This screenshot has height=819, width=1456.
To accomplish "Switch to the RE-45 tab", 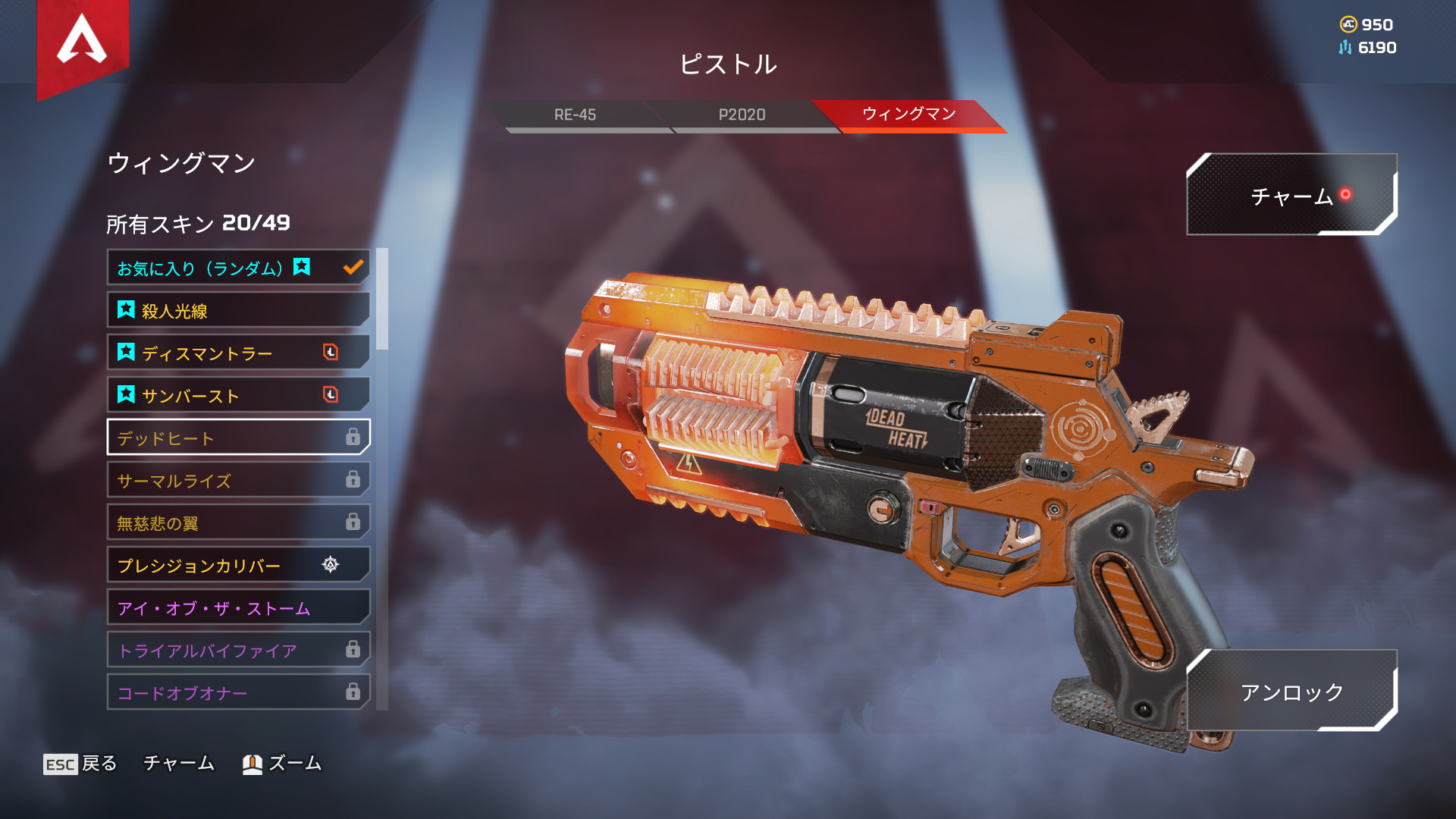I will point(575,115).
